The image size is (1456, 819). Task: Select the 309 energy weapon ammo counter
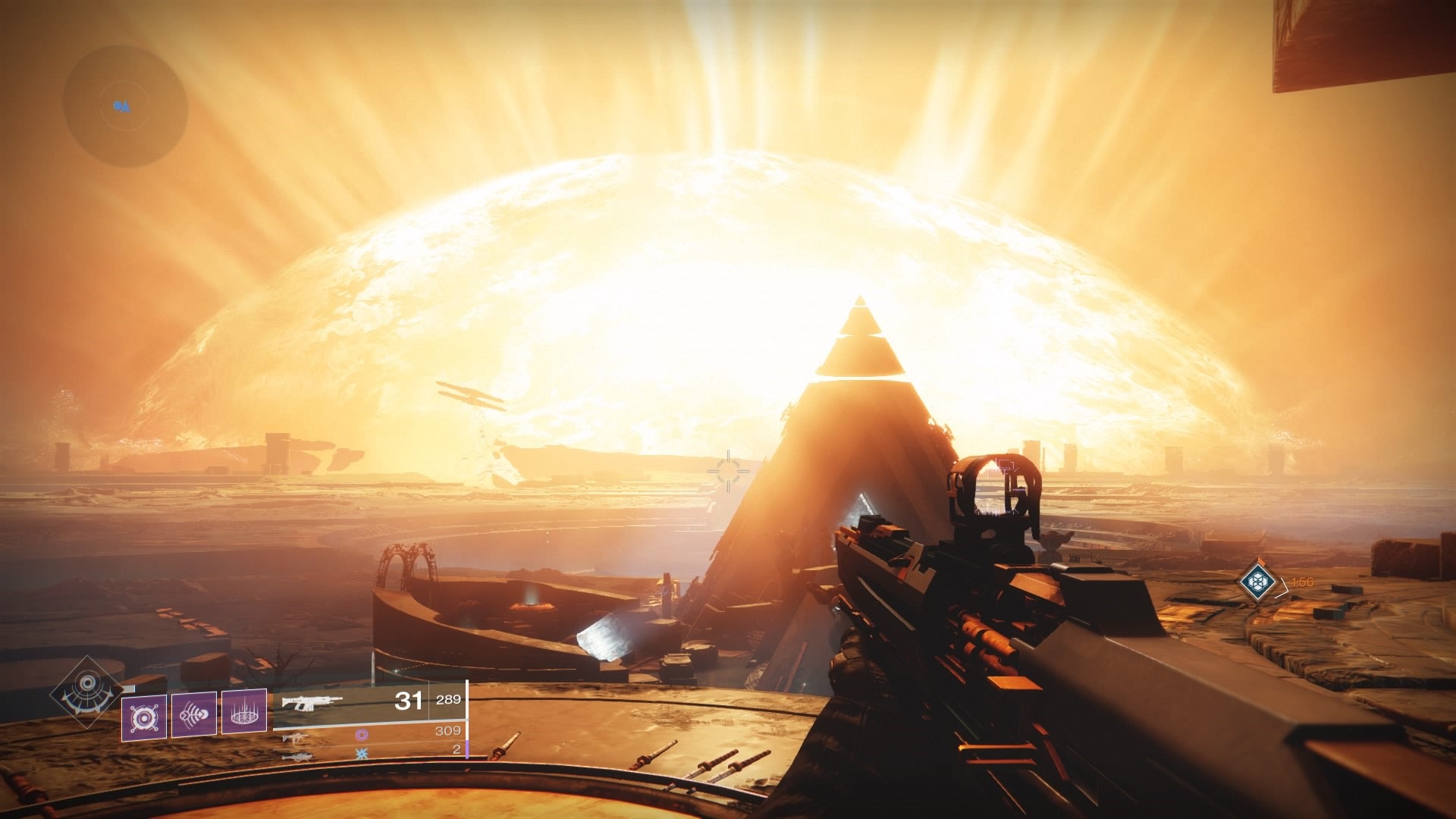click(447, 732)
